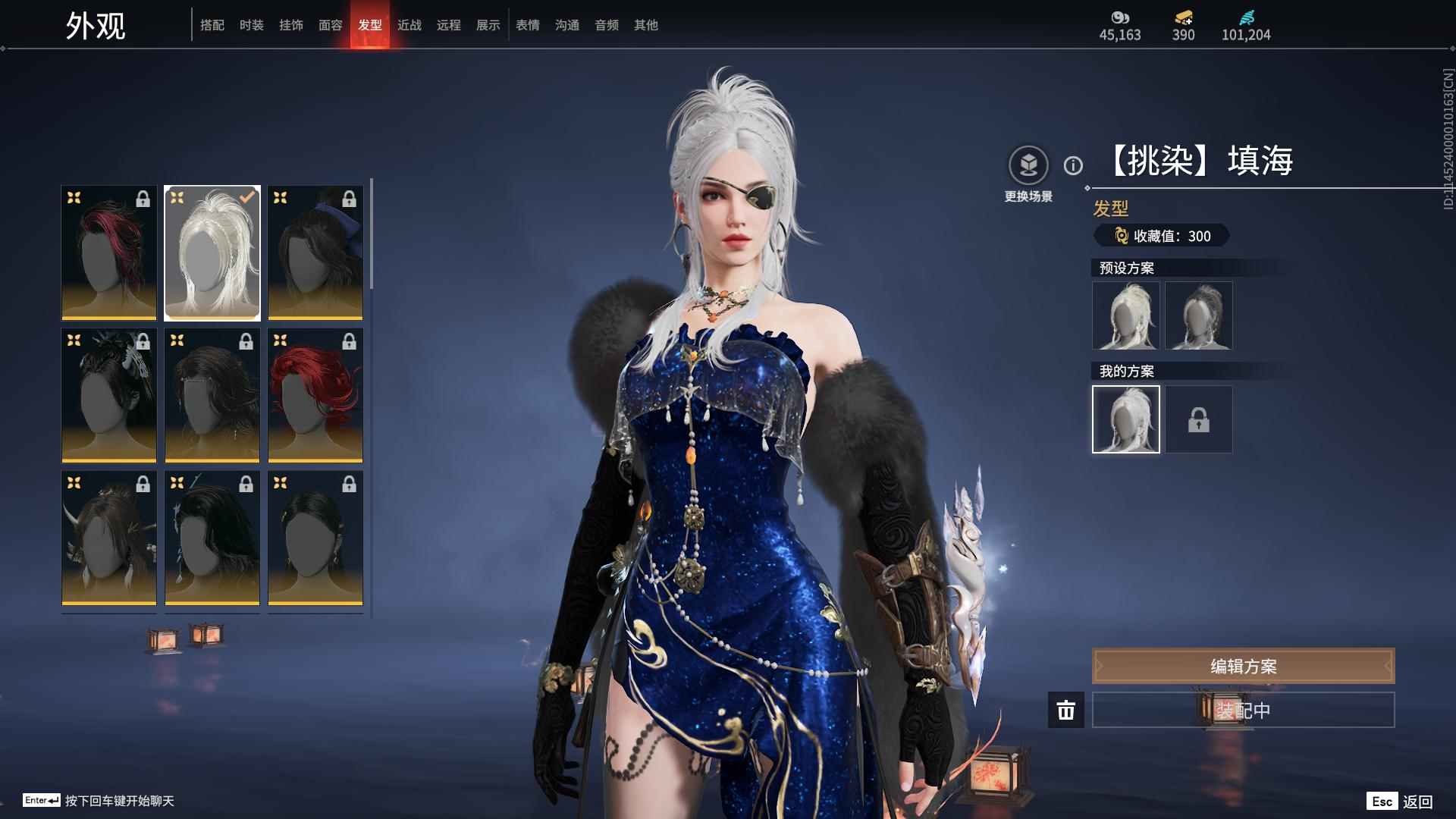
Task: Pick the bright red wavy hairstyle
Action: pyautogui.click(x=315, y=395)
